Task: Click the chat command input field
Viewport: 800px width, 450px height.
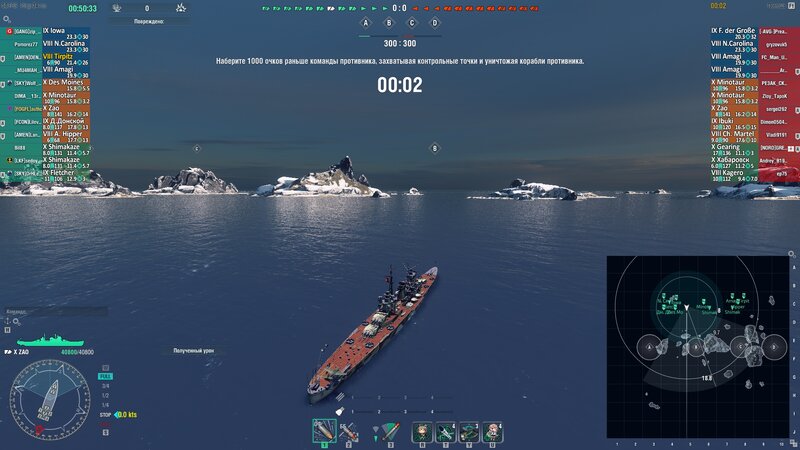Action: [40, 311]
